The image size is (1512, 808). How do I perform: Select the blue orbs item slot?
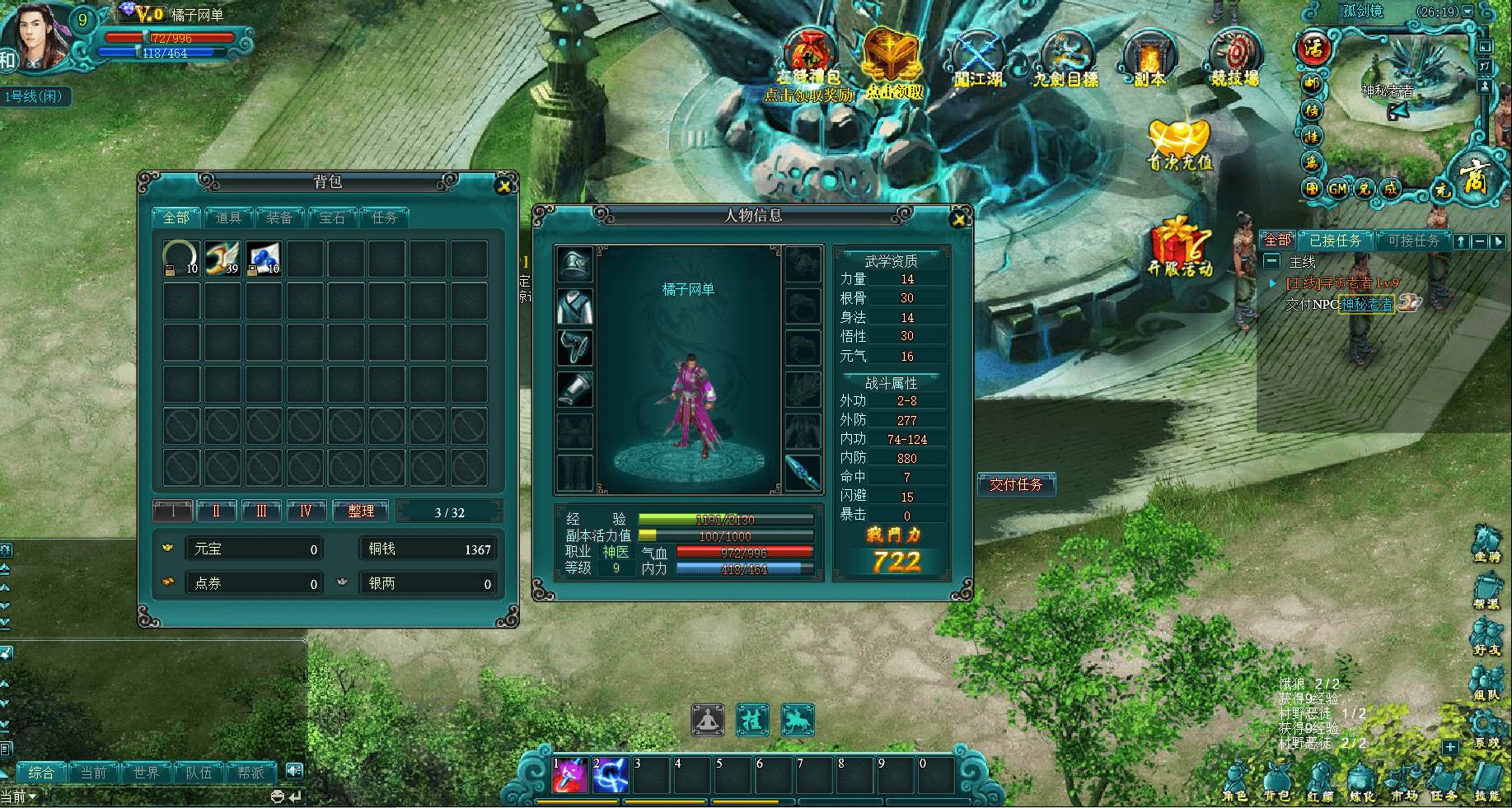tap(264, 259)
